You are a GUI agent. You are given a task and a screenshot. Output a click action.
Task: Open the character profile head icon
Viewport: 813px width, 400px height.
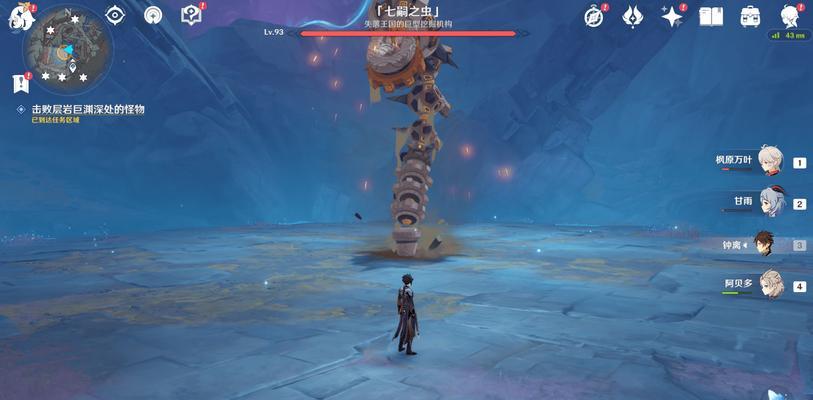pos(789,16)
